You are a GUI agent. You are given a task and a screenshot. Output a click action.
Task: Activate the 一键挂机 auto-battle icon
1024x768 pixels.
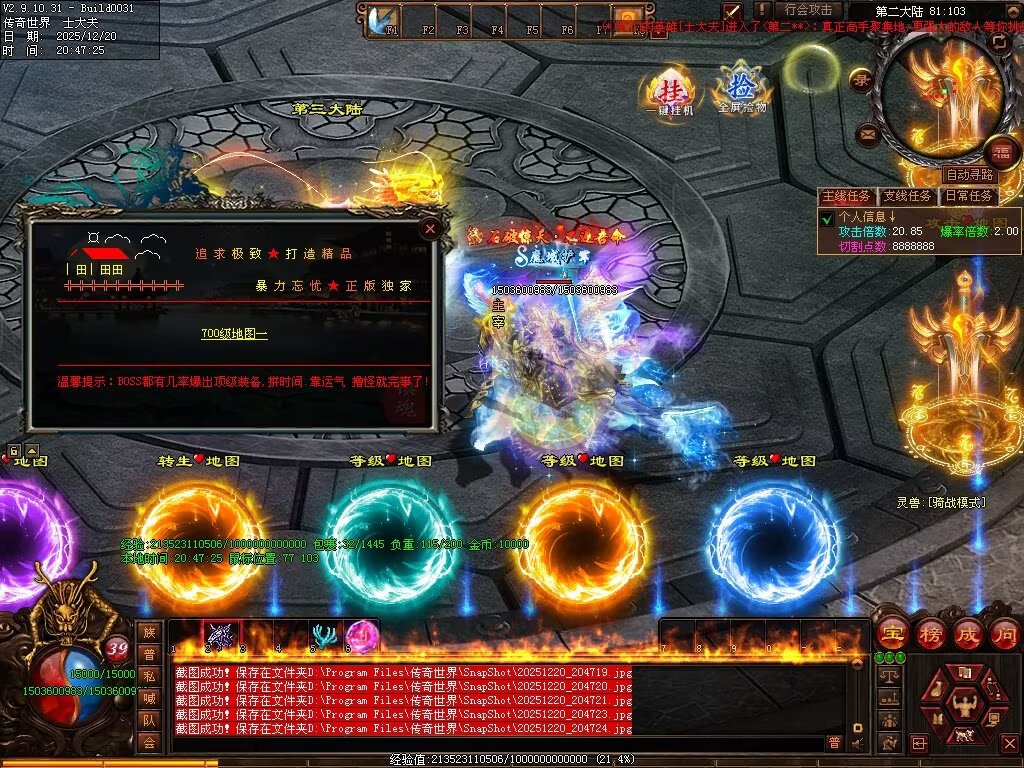pyautogui.click(x=670, y=94)
